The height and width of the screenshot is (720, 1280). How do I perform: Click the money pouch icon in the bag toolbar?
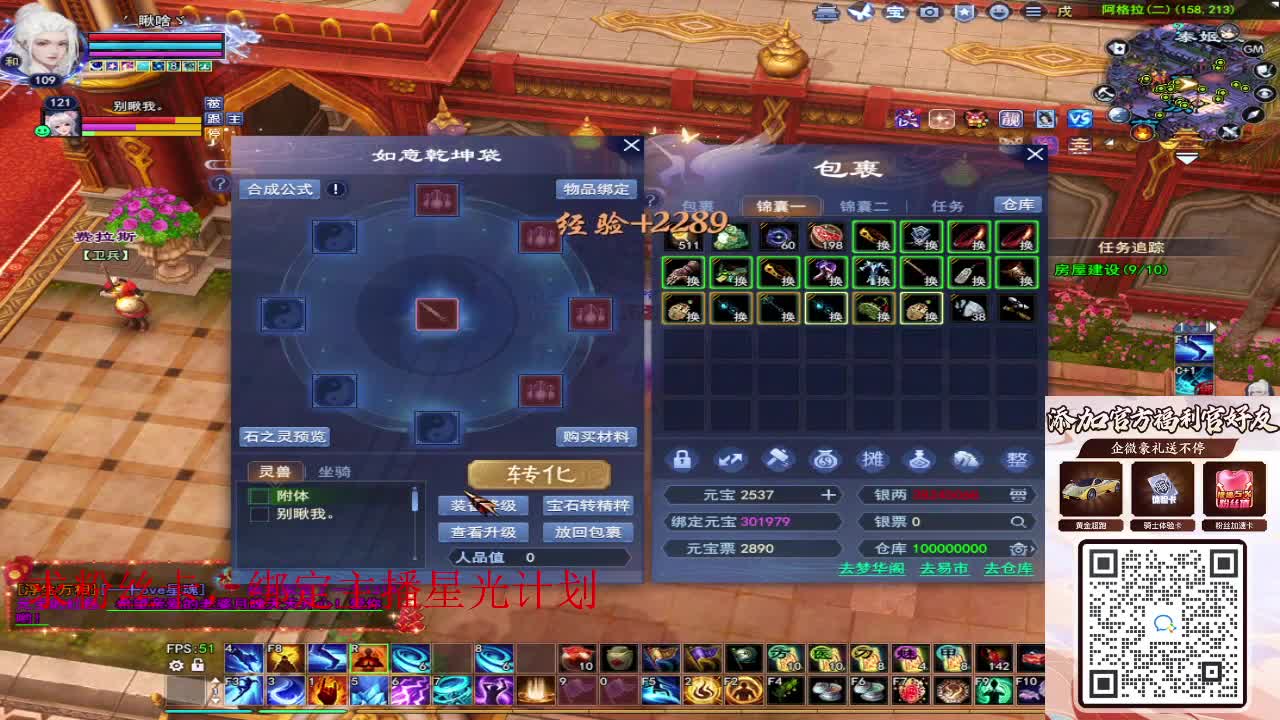coord(827,460)
